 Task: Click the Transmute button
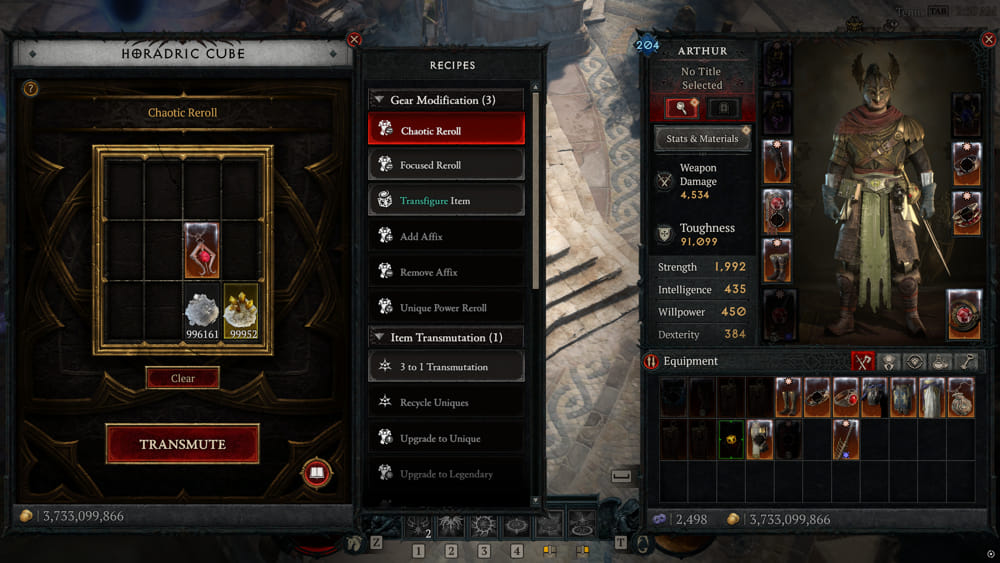tap(182, 444)
